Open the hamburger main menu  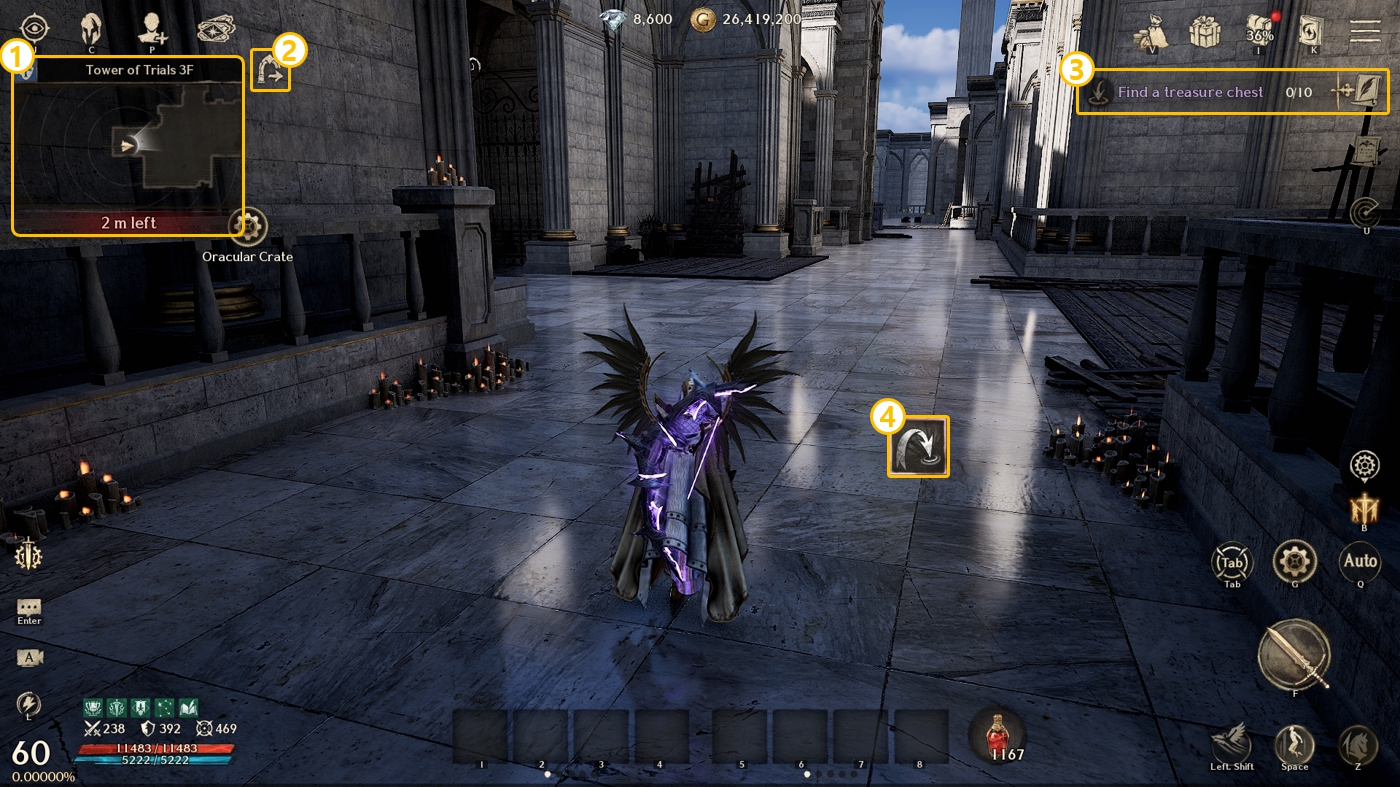click(1365, 30)
